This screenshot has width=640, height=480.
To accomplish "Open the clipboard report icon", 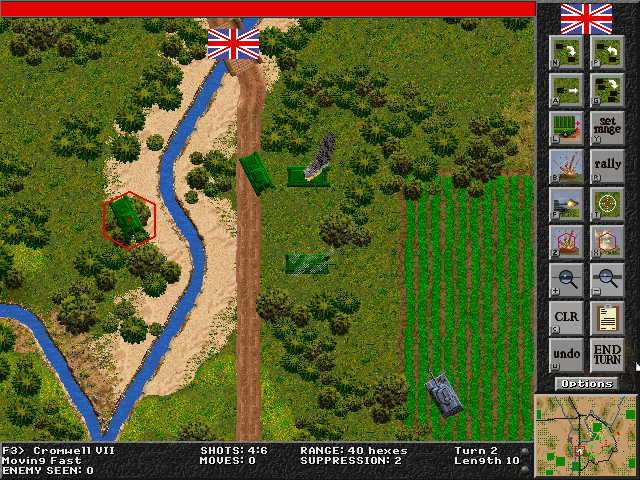I will [607, 316].
